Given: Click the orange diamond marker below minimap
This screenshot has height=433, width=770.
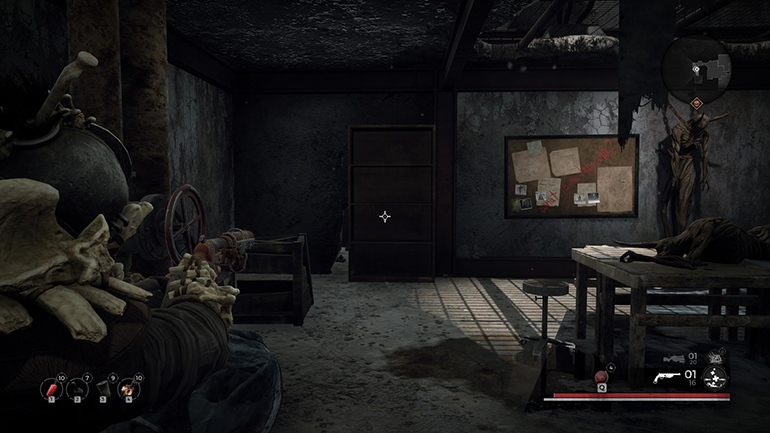Looking at the screenshot, I should pos(696,104).
